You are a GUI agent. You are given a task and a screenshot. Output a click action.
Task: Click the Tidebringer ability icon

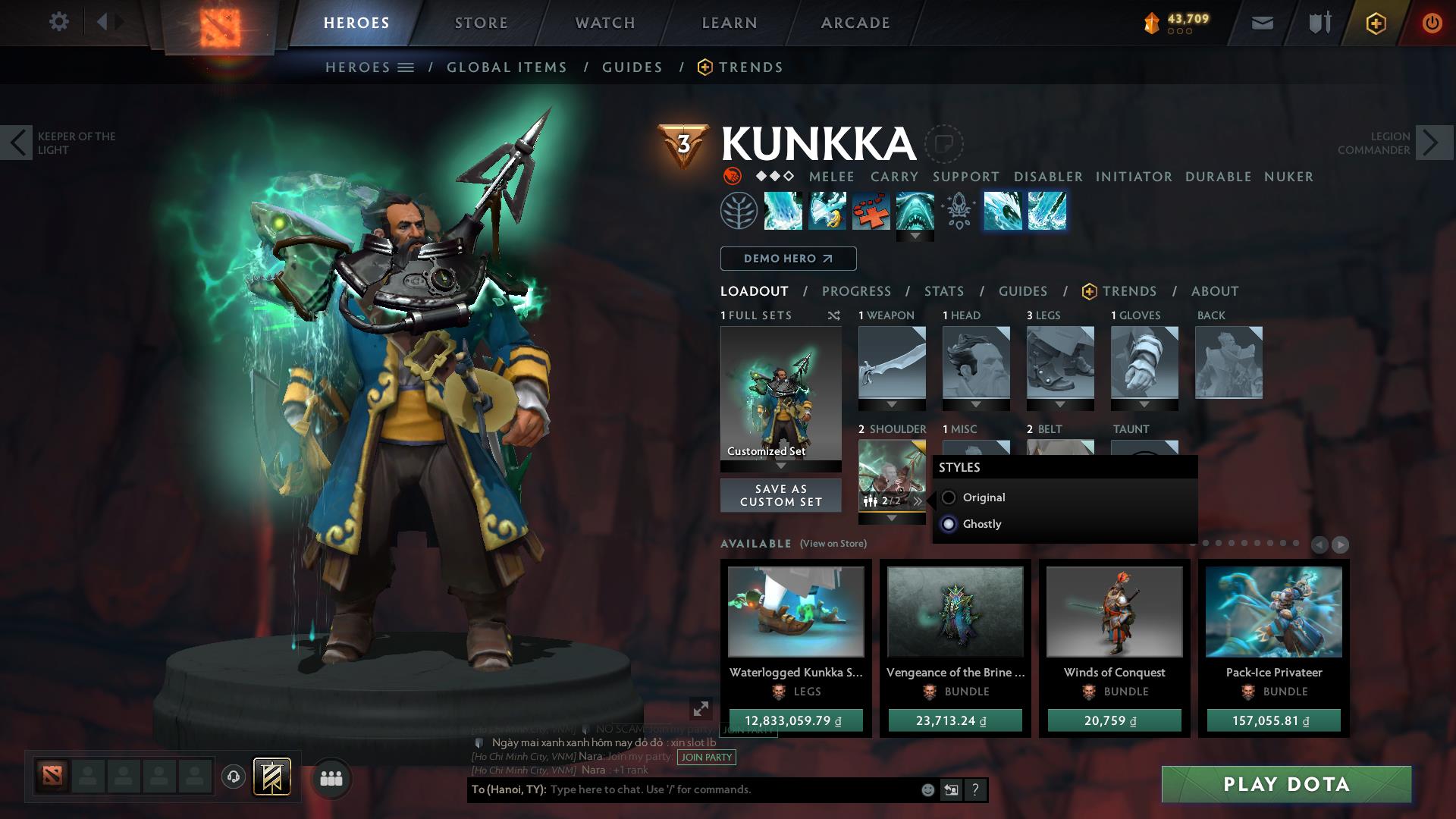(x=827, y=211)
